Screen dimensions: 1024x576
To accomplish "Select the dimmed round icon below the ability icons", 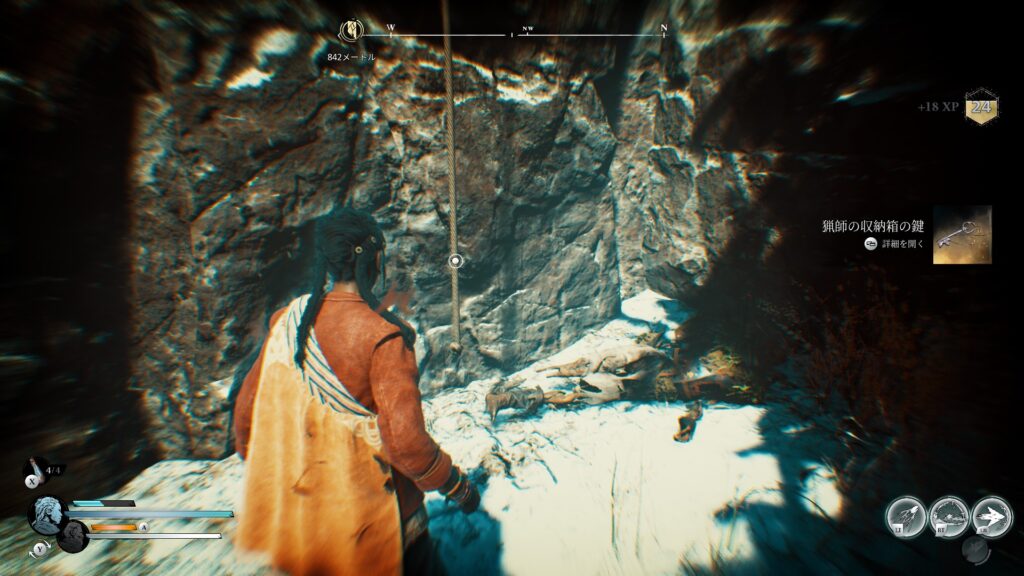I will coord(976,549).
